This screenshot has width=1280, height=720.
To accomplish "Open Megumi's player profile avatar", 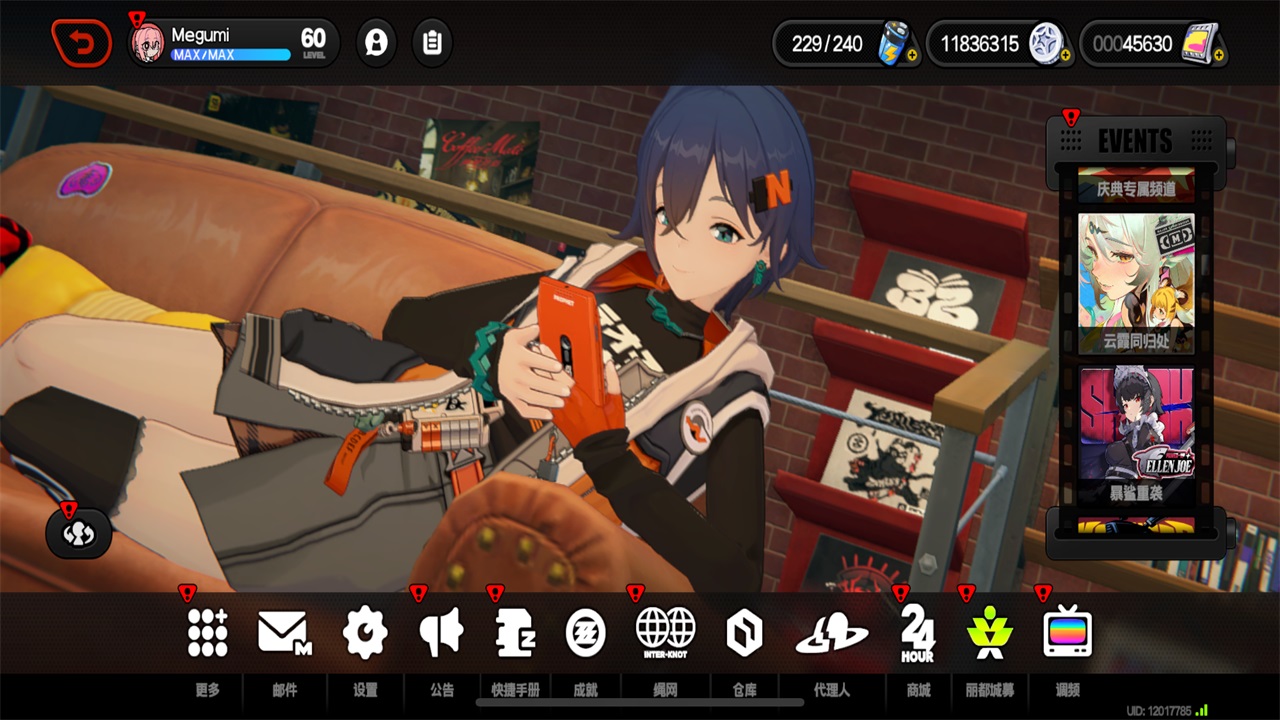I will [148, 44].
